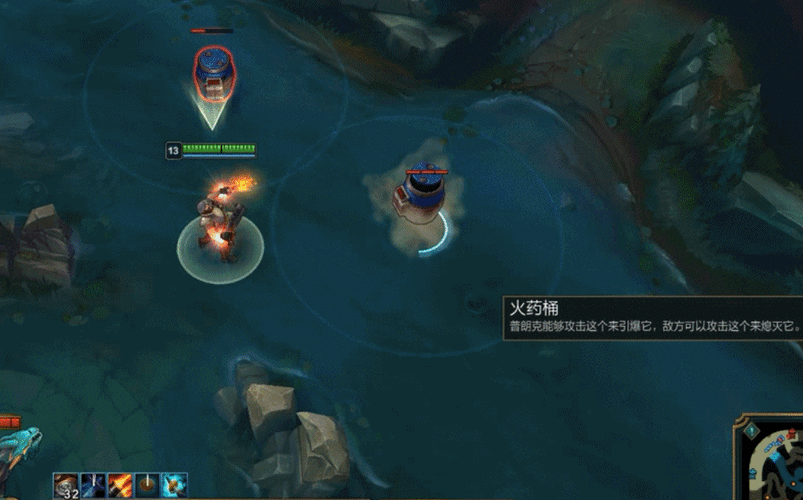The image size is (803, 500).
Task: Select the orange flaming blade icon
Action: coord(121,486)
